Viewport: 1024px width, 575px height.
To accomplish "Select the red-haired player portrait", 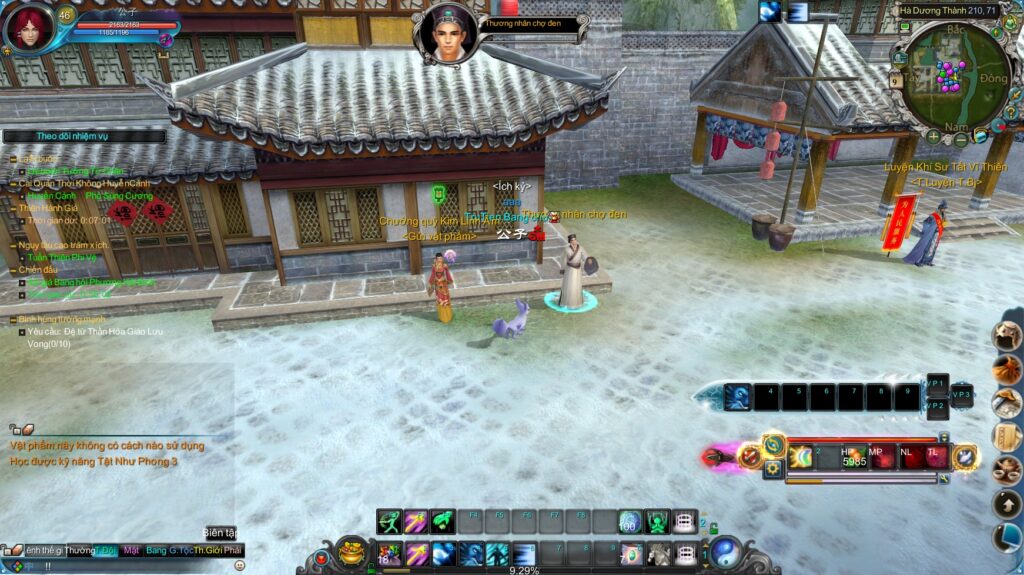I will 27,27.
